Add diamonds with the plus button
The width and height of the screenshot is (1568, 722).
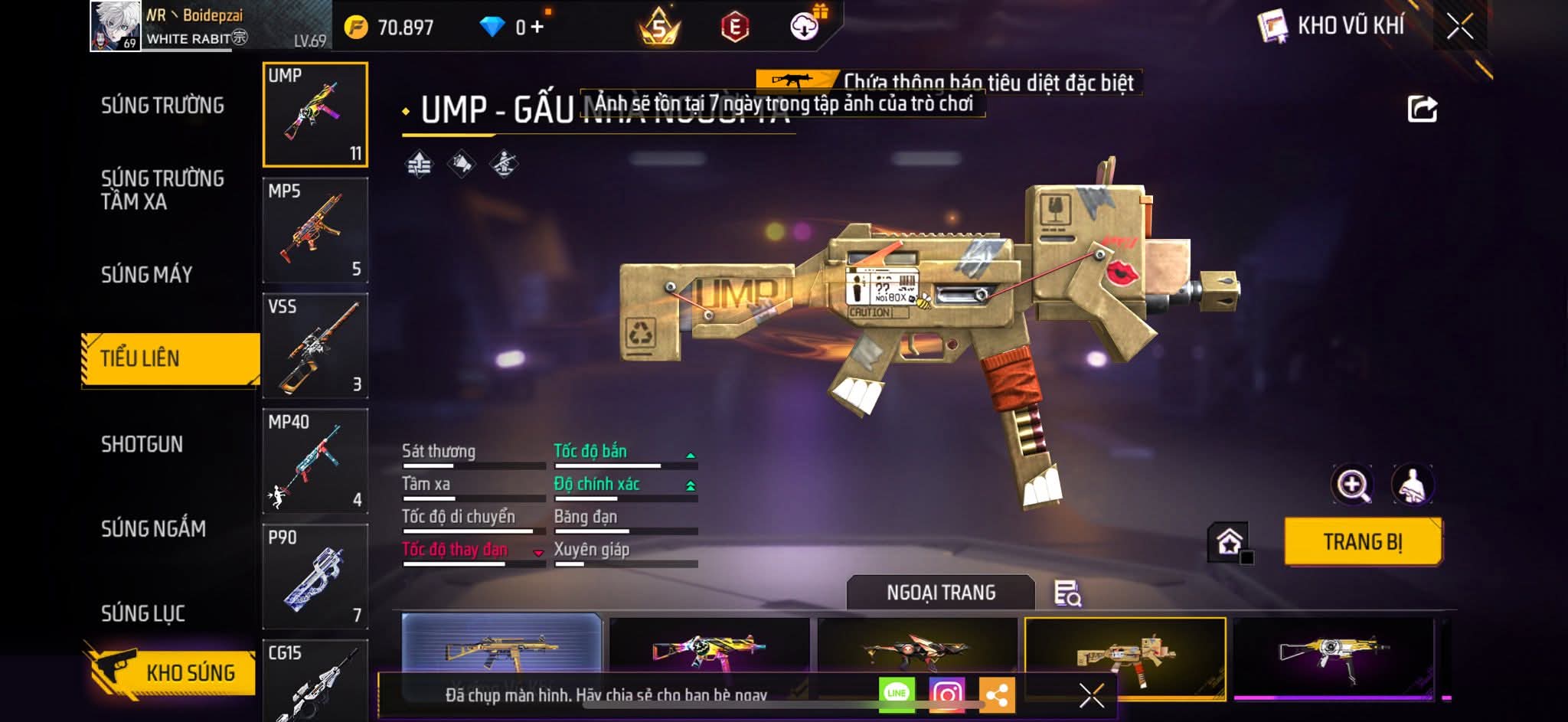point(537,28)
